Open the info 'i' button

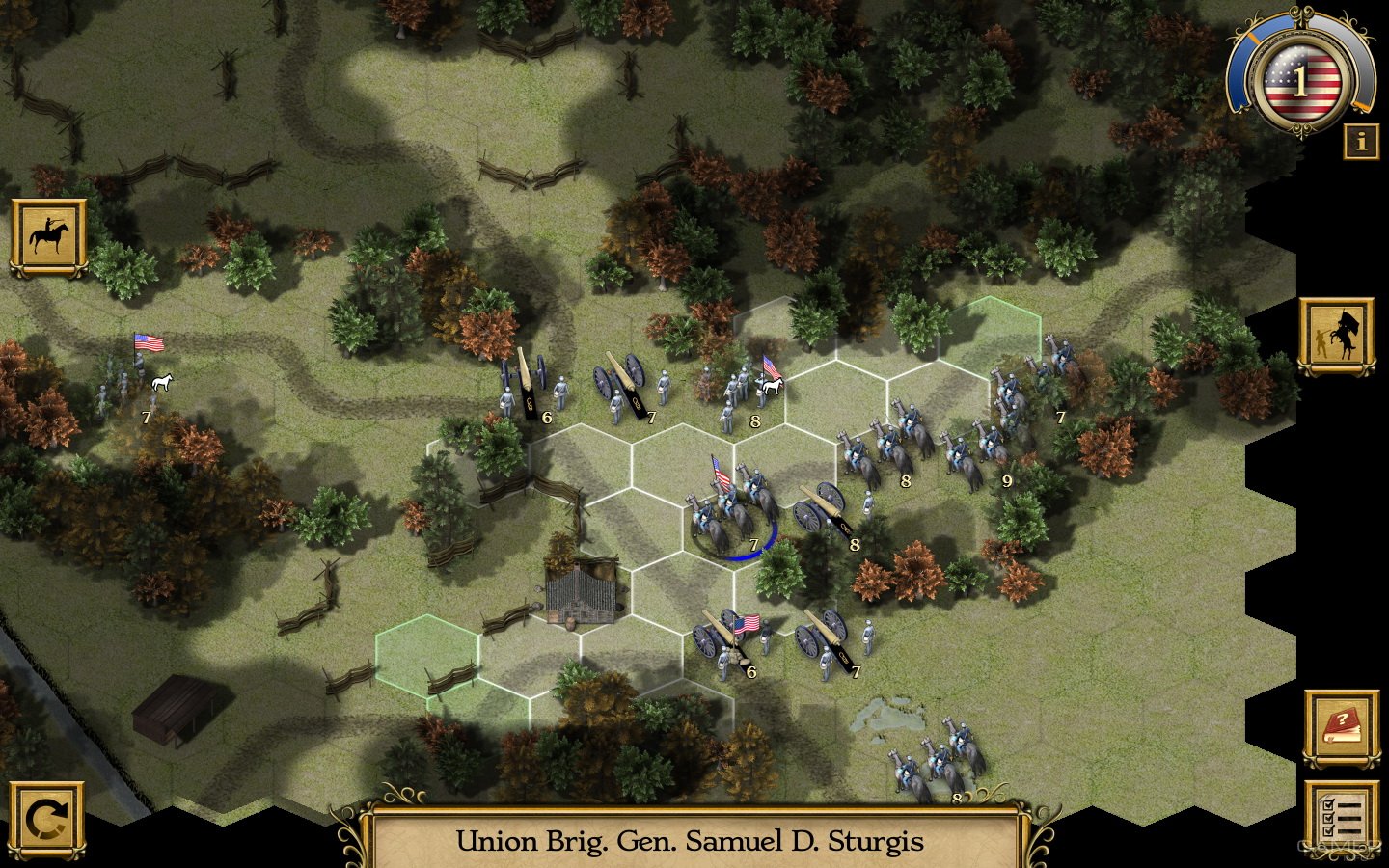click(x=1360, y=142)
